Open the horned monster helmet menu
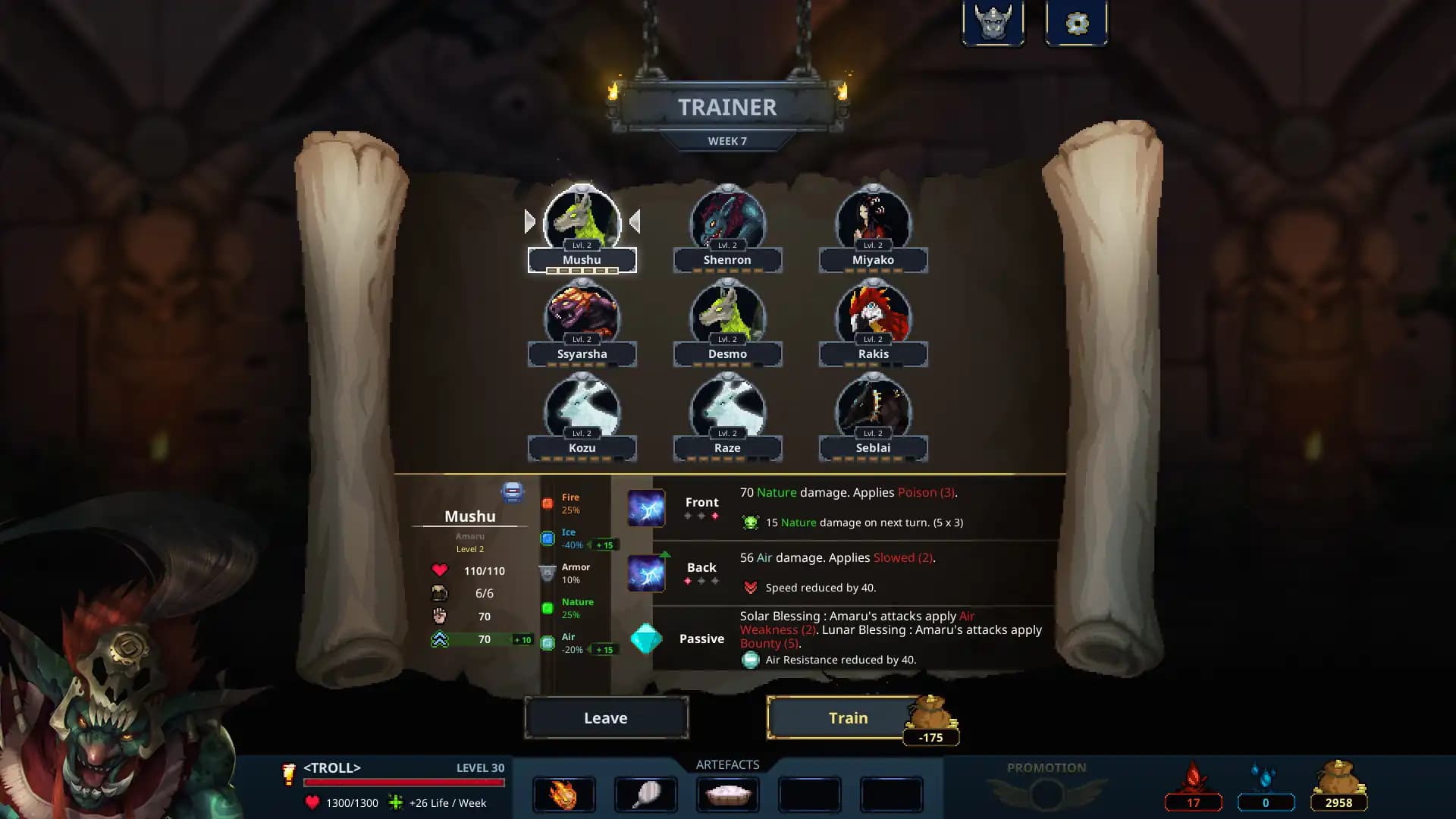Image resolution: width=1456 pixels, height=819 pixels. [993, 24]
